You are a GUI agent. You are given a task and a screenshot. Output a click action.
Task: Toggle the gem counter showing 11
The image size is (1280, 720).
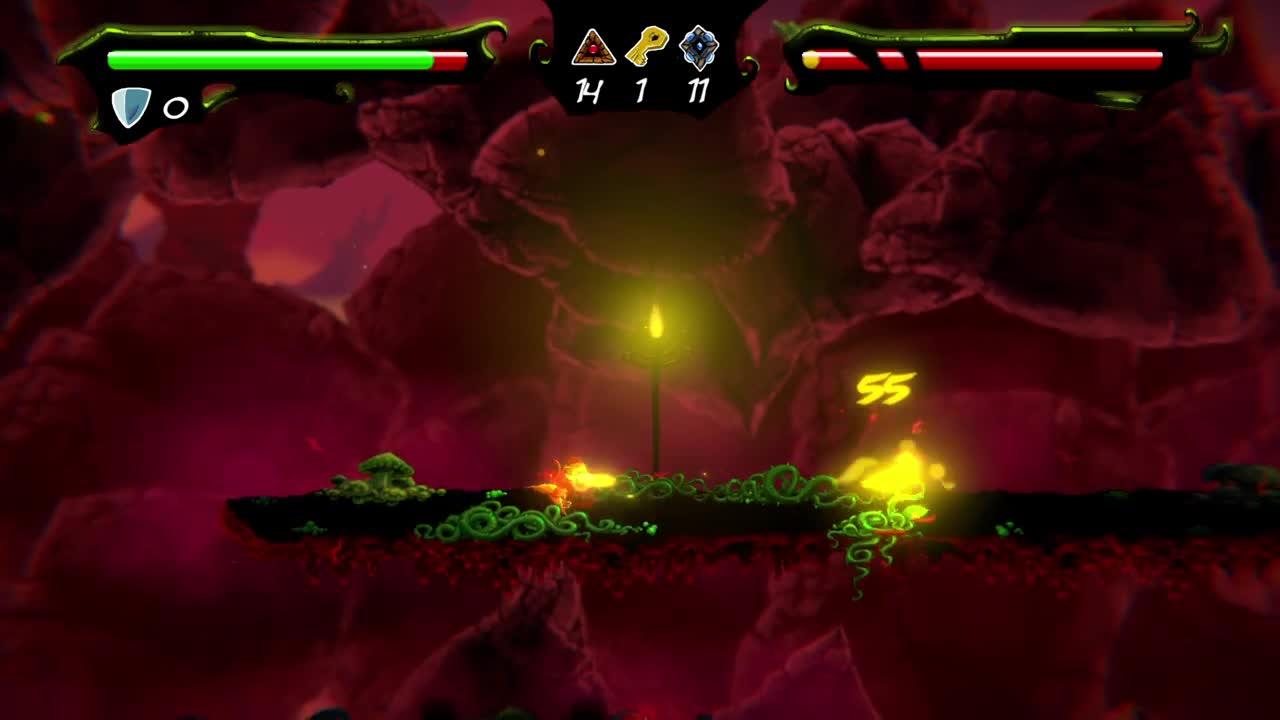[x=699, y=88]
